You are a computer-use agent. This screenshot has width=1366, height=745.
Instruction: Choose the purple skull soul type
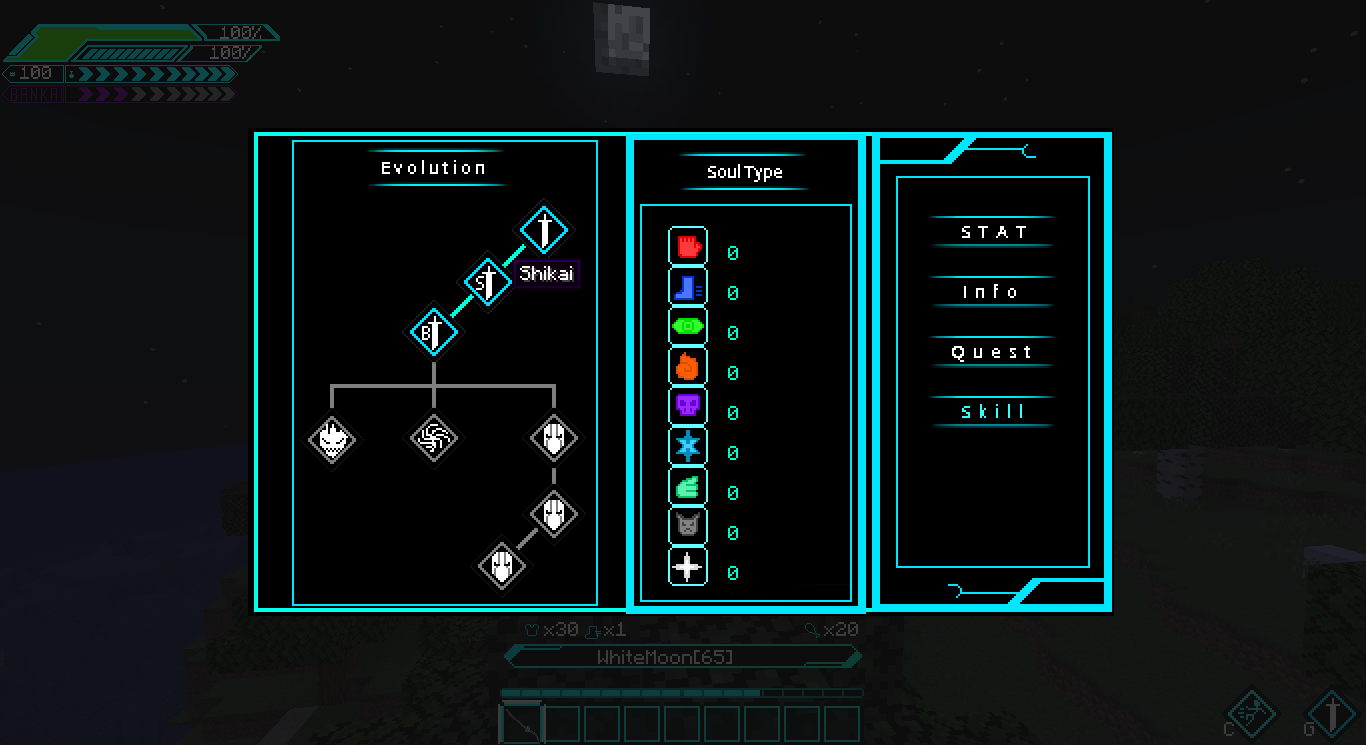pos(688,407)
